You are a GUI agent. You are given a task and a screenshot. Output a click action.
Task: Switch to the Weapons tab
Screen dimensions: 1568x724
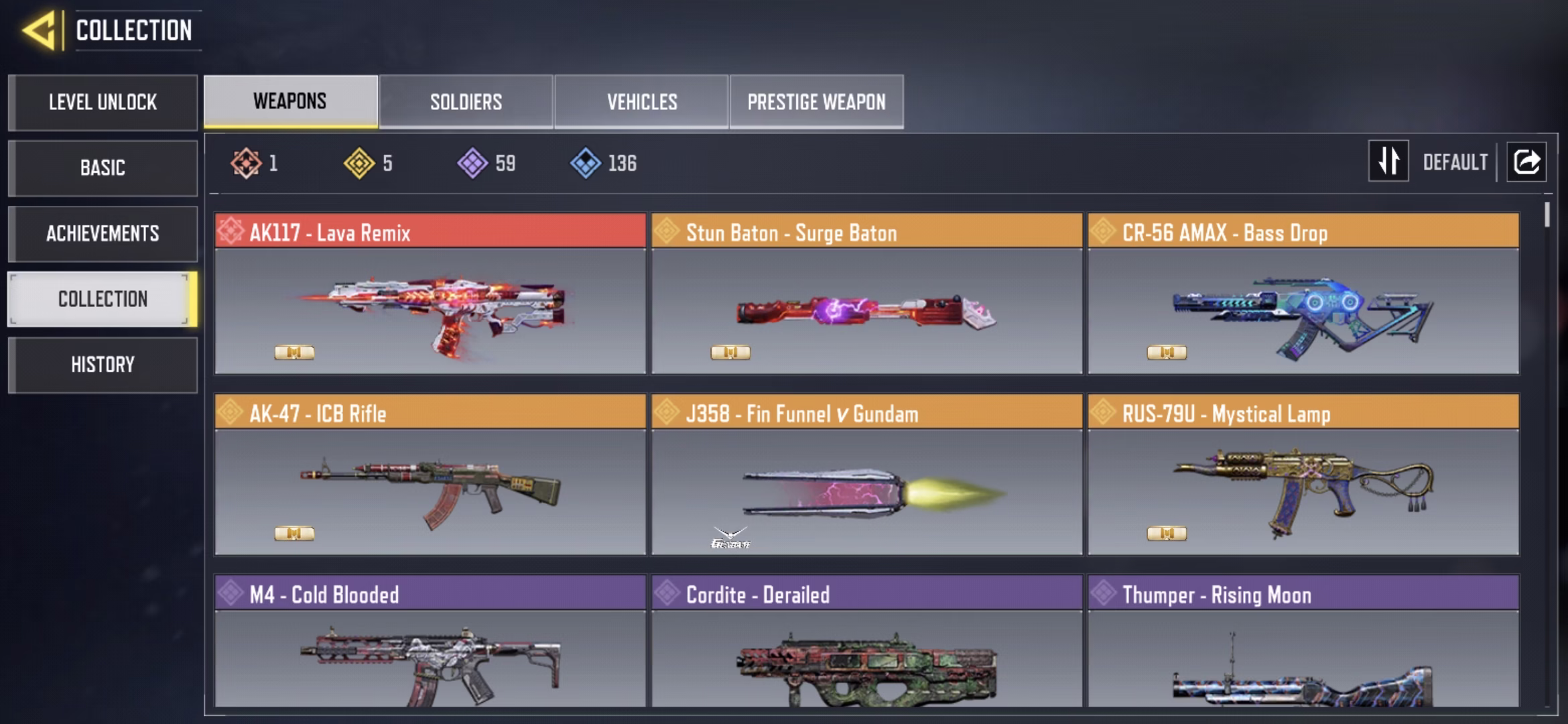pos(290,101)
